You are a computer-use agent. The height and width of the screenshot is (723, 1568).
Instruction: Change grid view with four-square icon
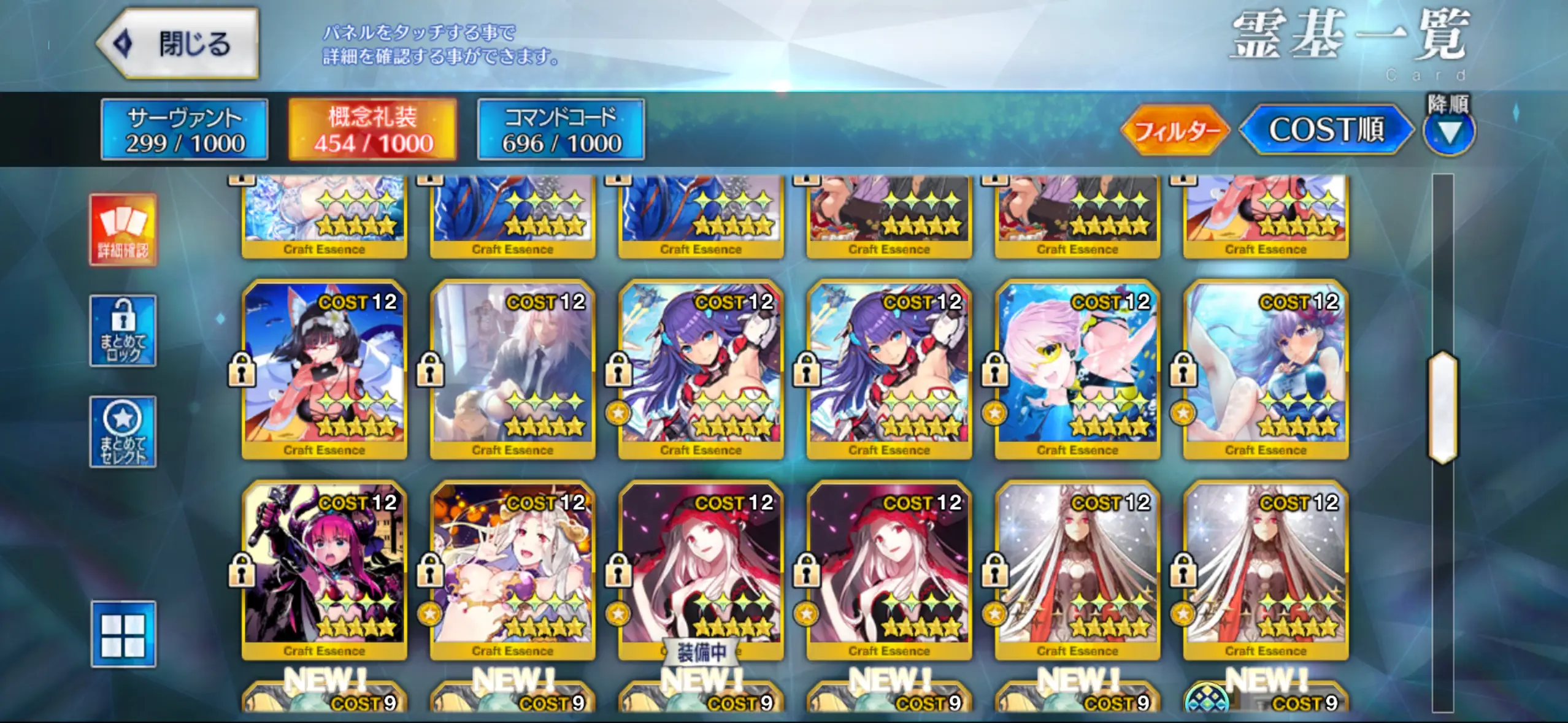123,633
